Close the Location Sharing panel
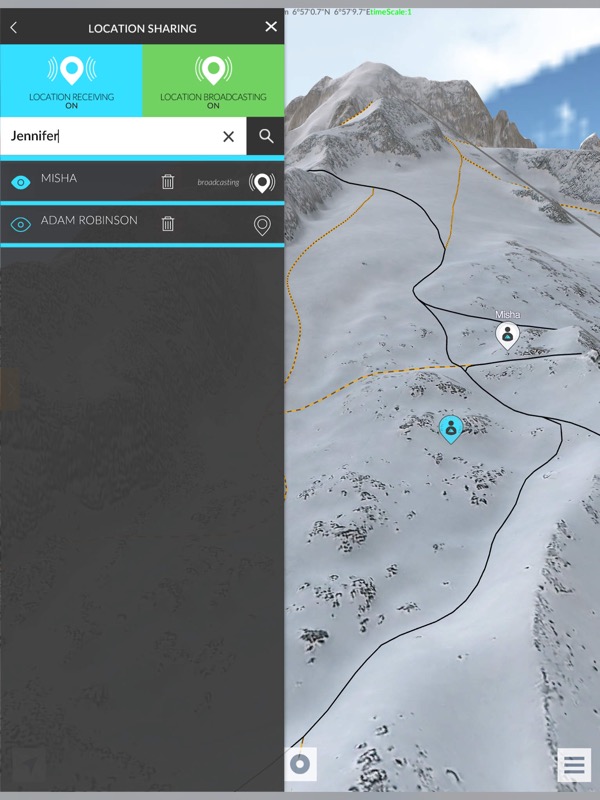Viewport: 600px width, 800px height. point(271,27)
